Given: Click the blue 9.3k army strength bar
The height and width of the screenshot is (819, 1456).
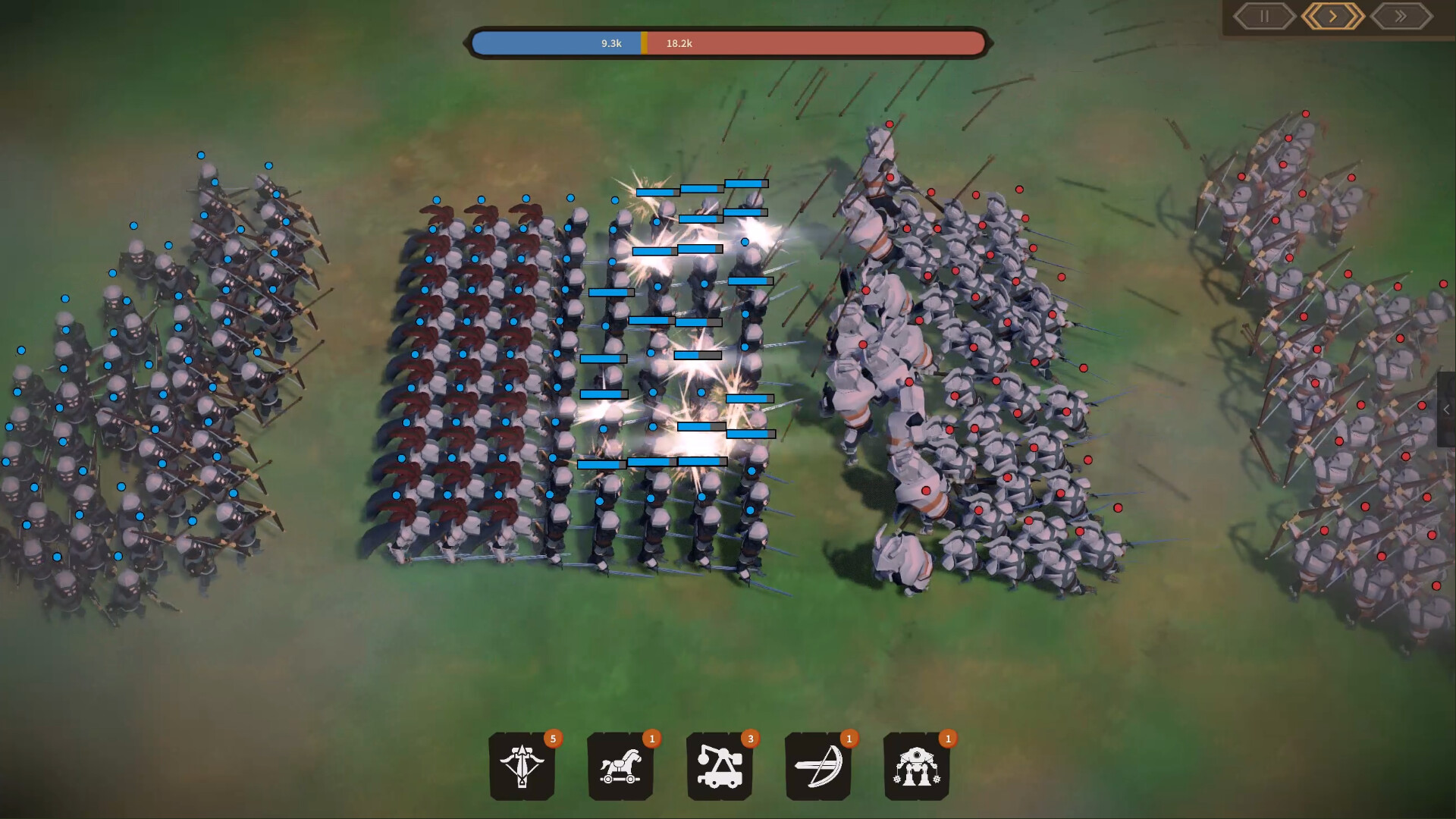Looking at the screenshot, I should (x=557, y=43).
